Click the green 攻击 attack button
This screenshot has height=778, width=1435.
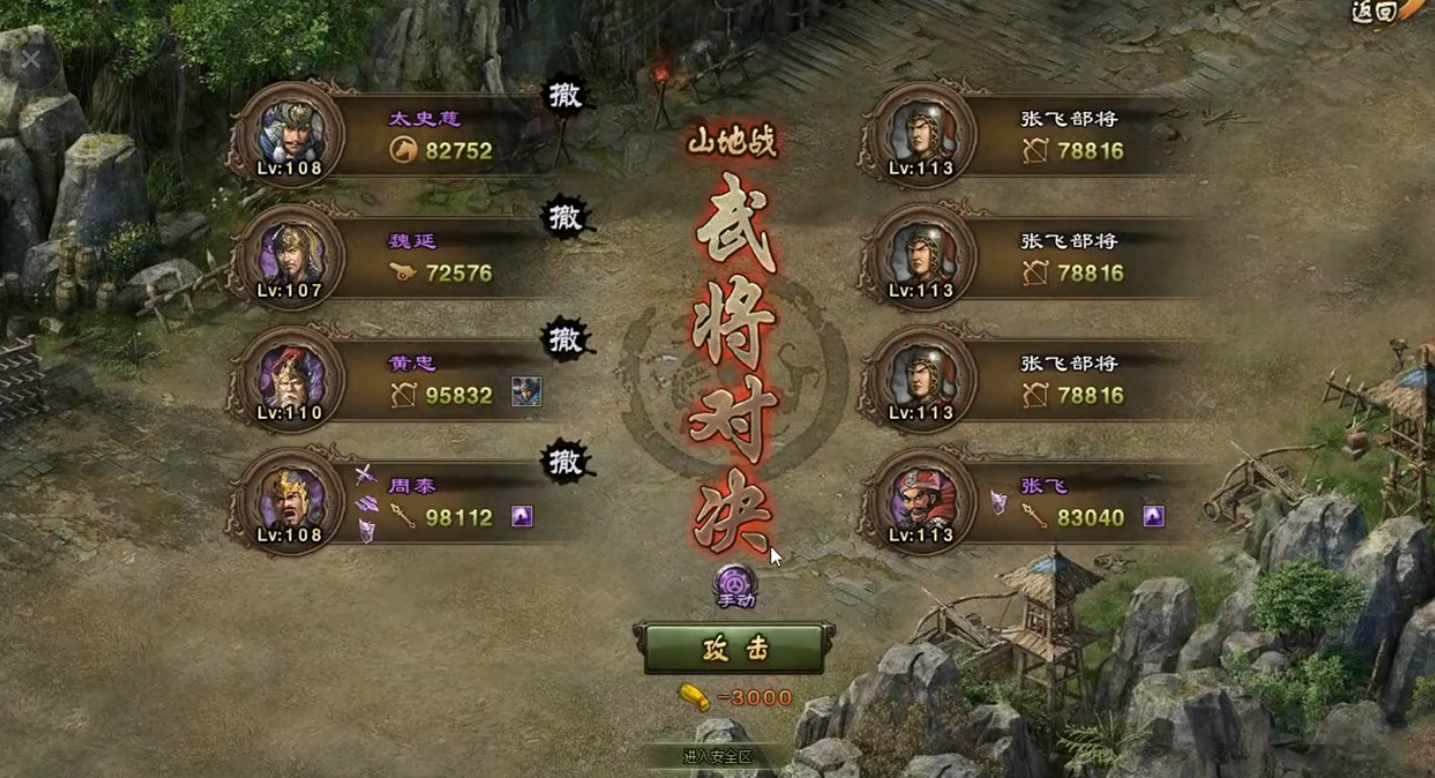click(734, 648)
